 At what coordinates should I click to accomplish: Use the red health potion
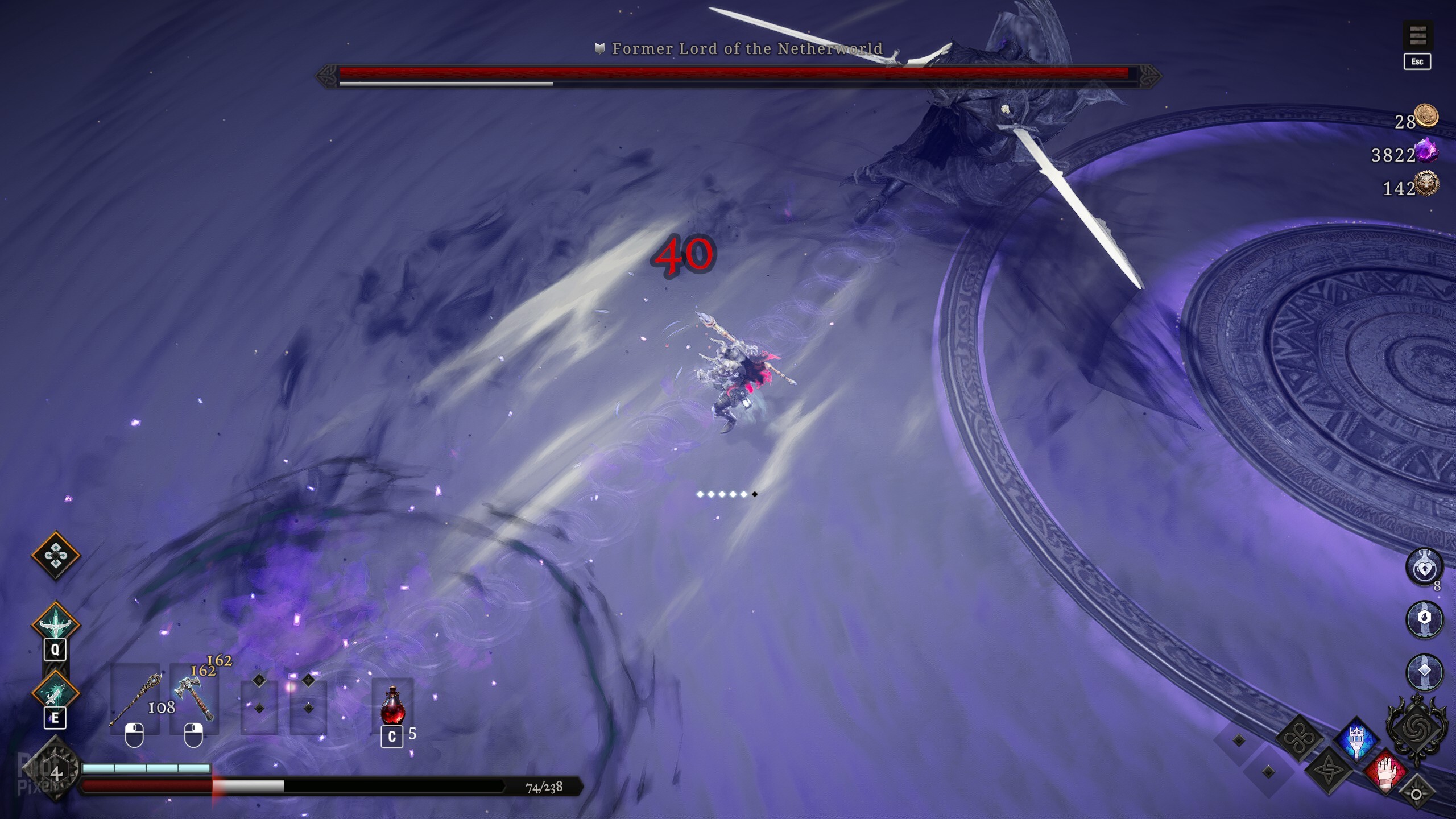point(392,705)
